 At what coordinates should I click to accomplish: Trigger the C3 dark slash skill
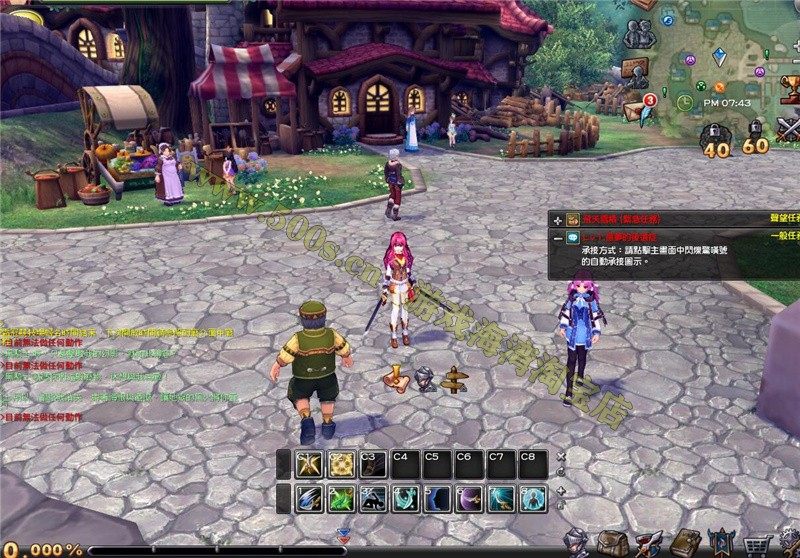pyautogui.click(x=373, y=465)
